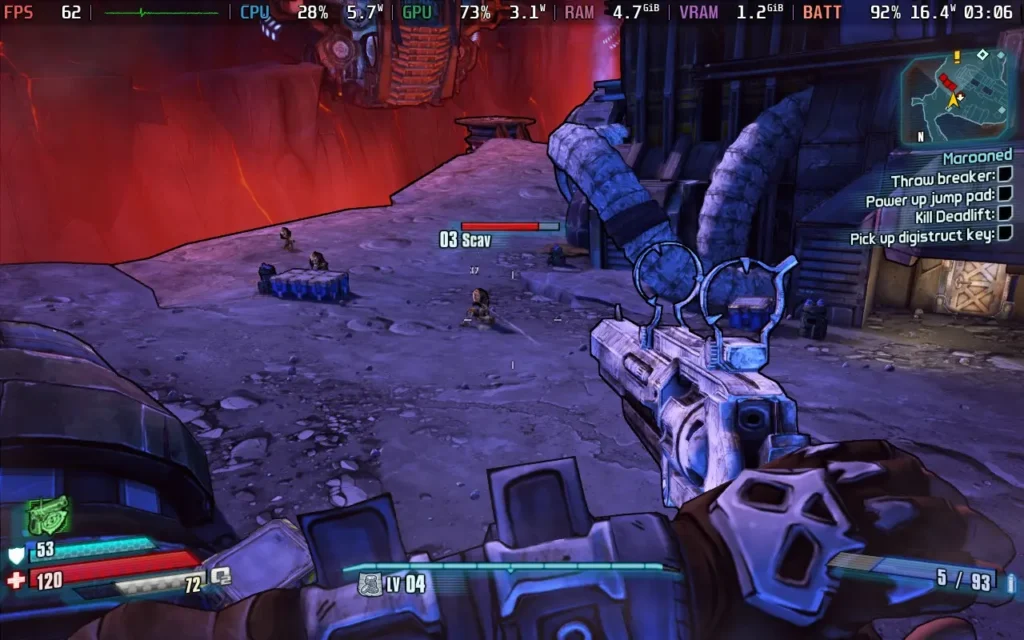Viewport: 1024px width, 640px height.
Task: Activate the green action skill icon
Action: pos(47,516)
